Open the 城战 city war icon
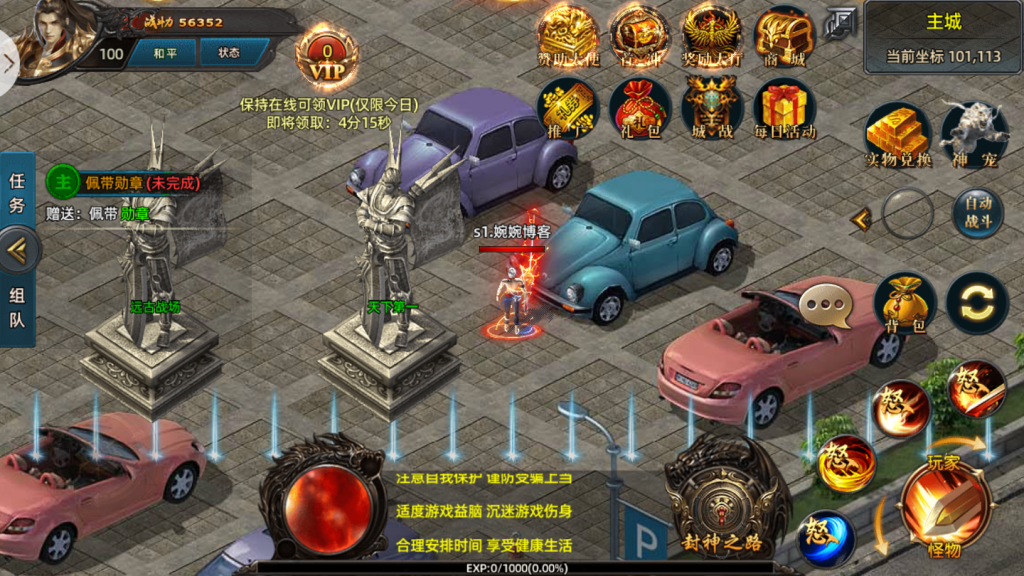This screenshot has width=1024, height=576. pos(711,108)
